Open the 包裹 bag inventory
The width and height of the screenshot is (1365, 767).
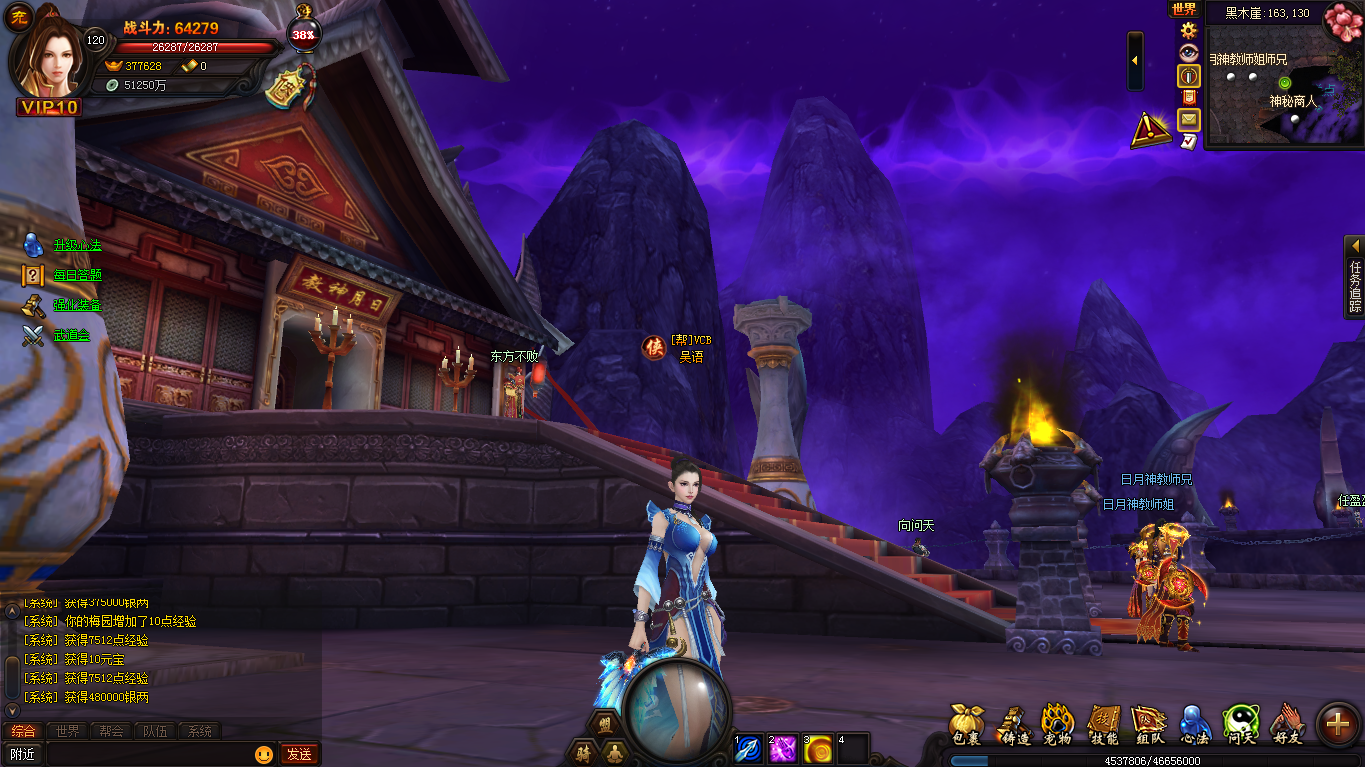pos(967,724)
